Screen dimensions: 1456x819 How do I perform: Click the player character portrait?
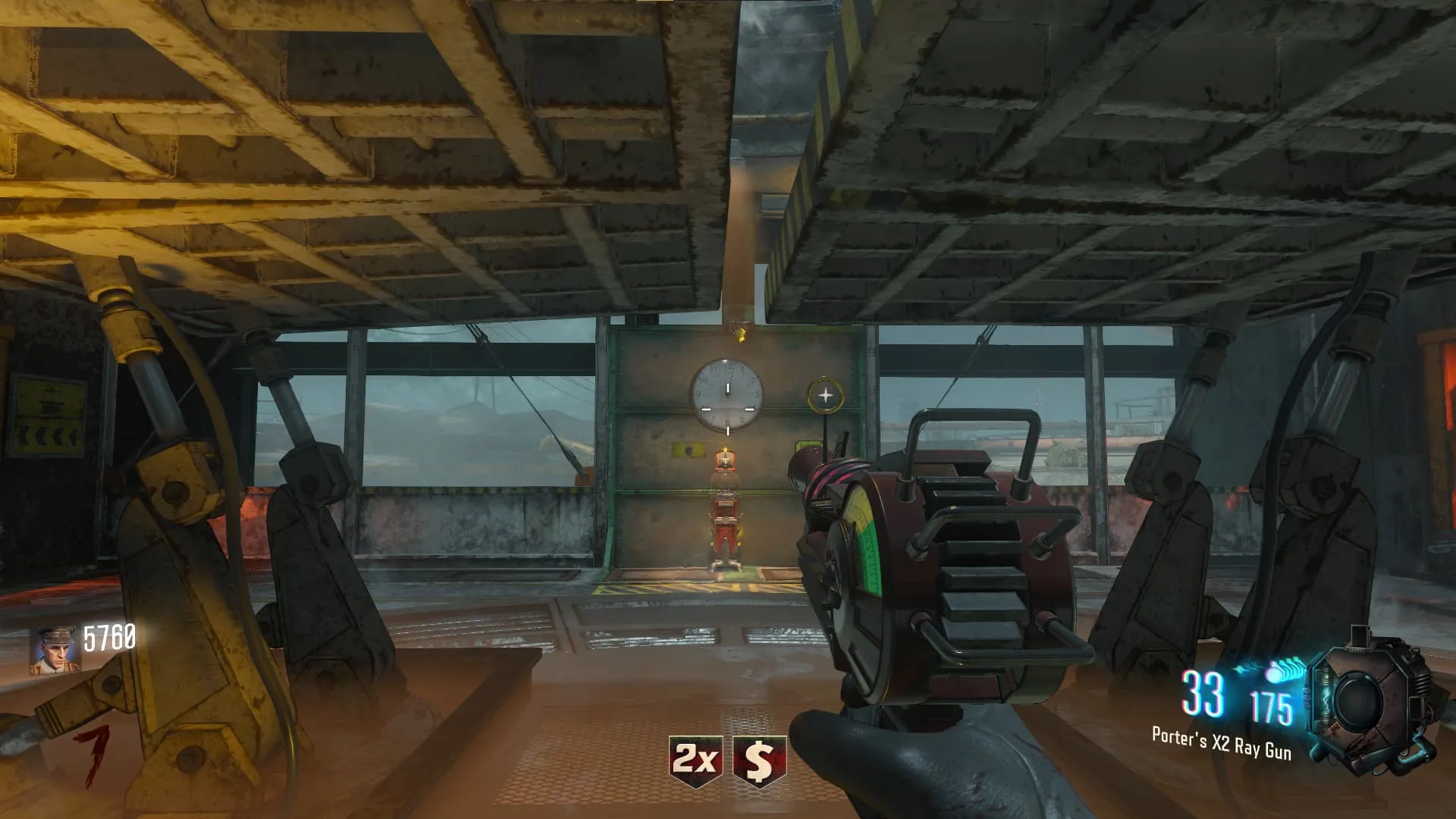point(54,650)
